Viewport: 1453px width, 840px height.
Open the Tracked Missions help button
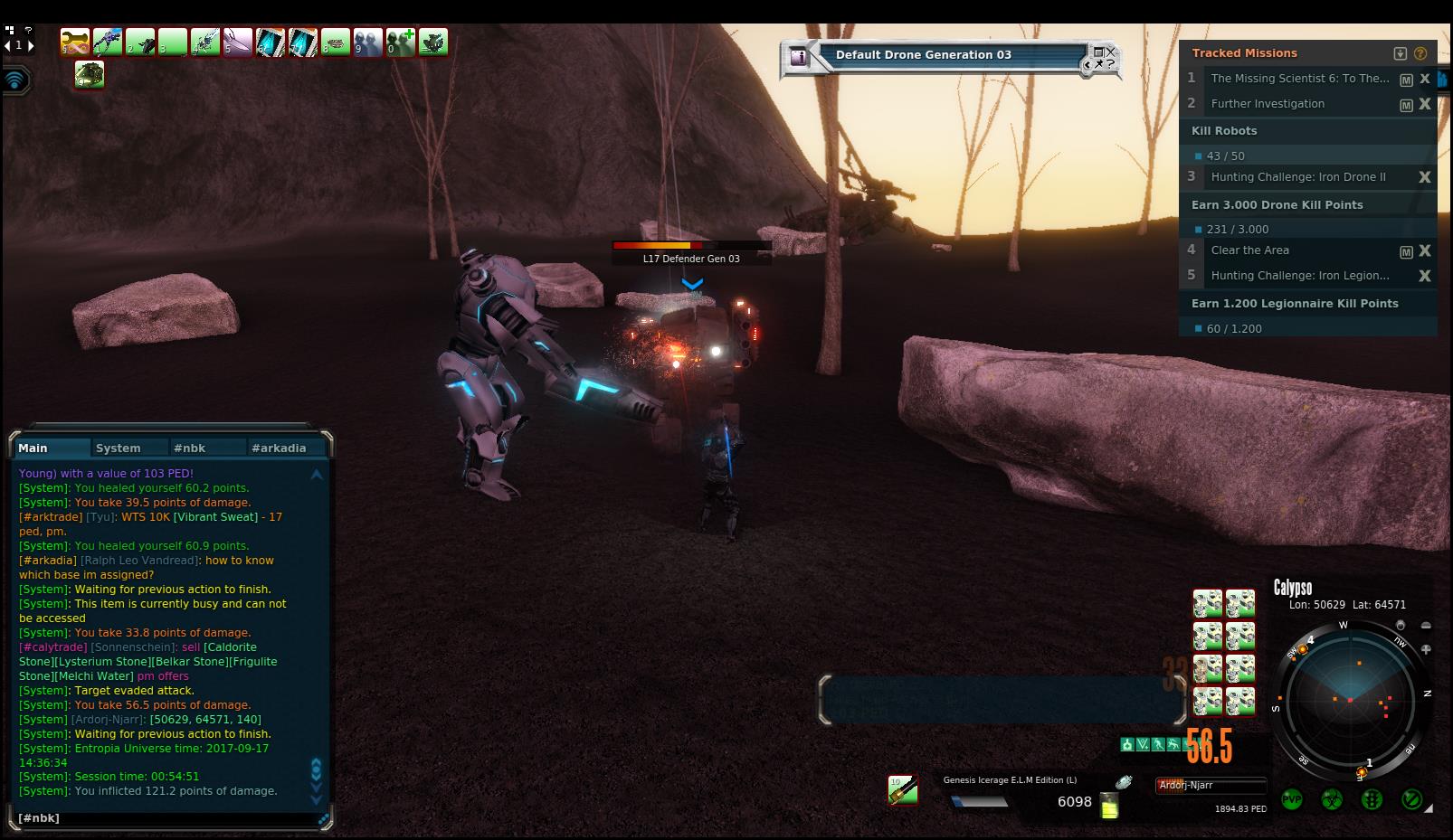pos(1420,53)
